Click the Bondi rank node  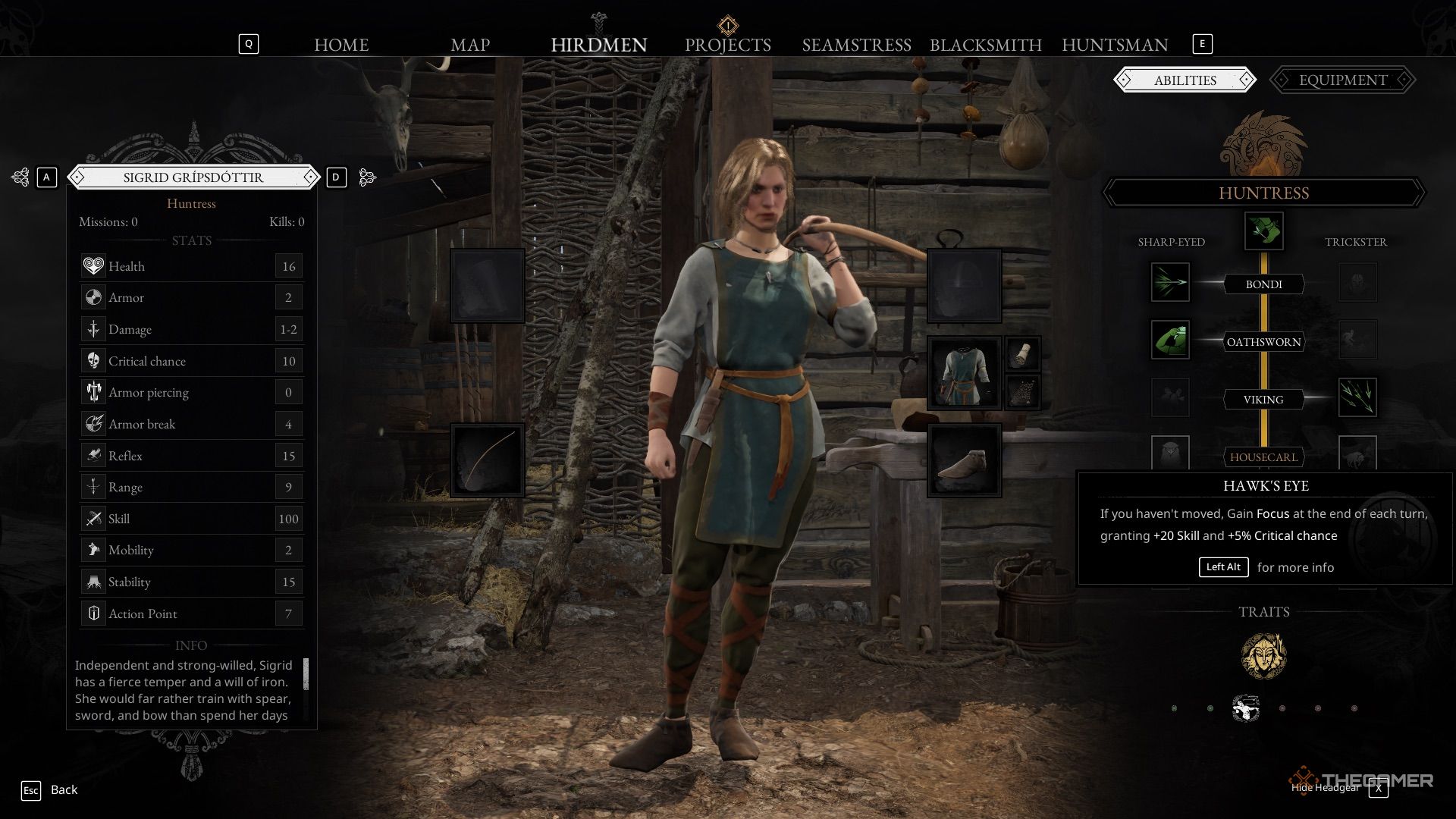click(x=1263, y=284)
